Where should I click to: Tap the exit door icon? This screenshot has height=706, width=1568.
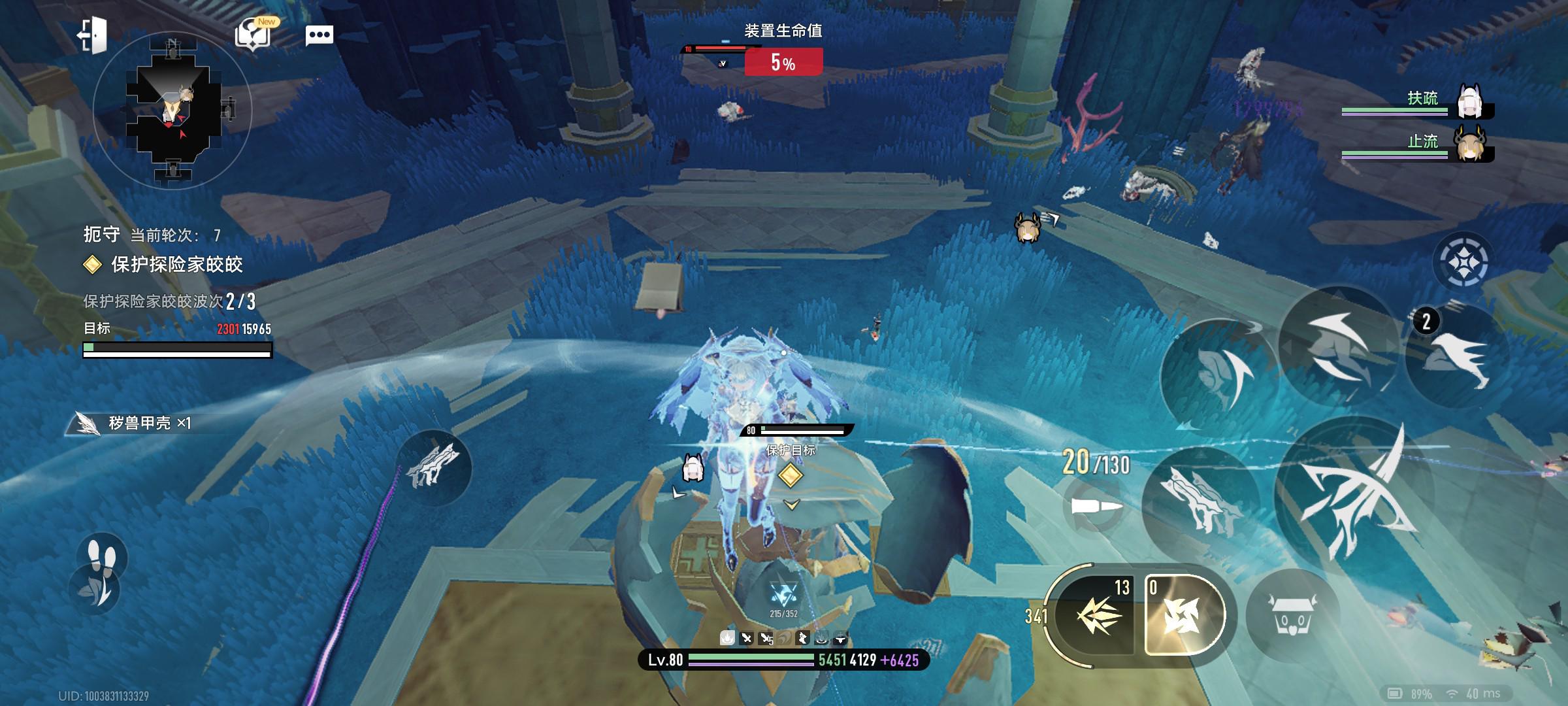92,35
